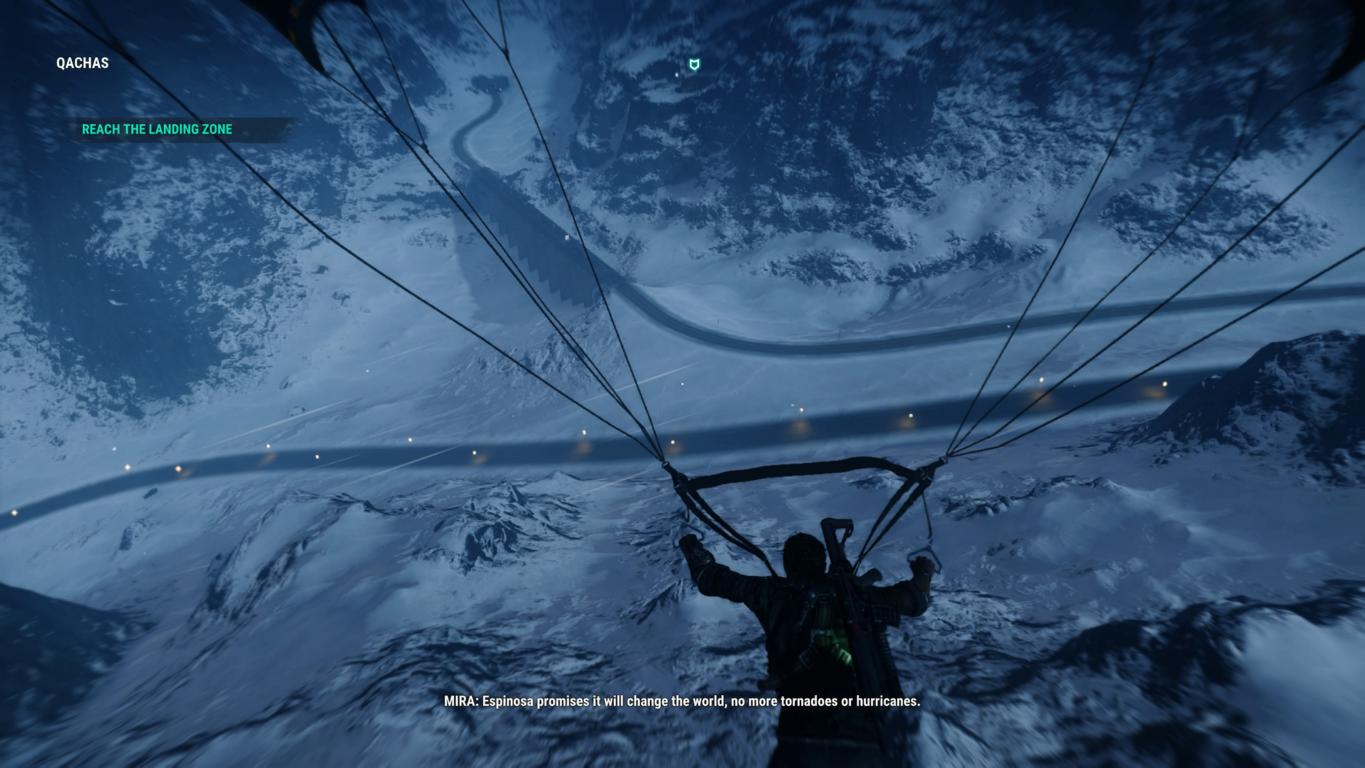1365x768 pixels.
Task: Select the Reach the Landing Zone objective
Action: [157, 129]
